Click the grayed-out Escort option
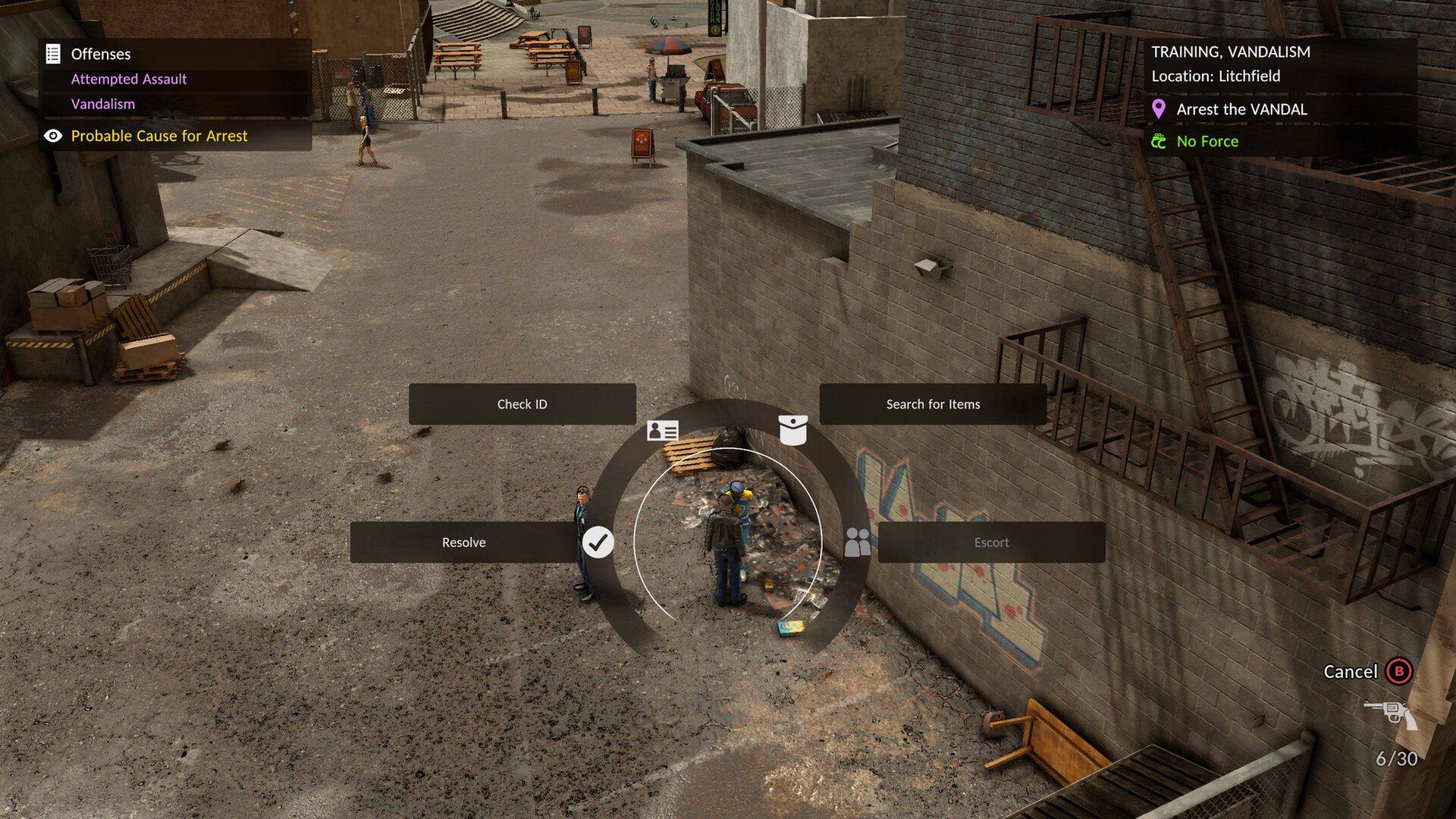This screenshot has width=1456, height=819. (x=991, y=542)
